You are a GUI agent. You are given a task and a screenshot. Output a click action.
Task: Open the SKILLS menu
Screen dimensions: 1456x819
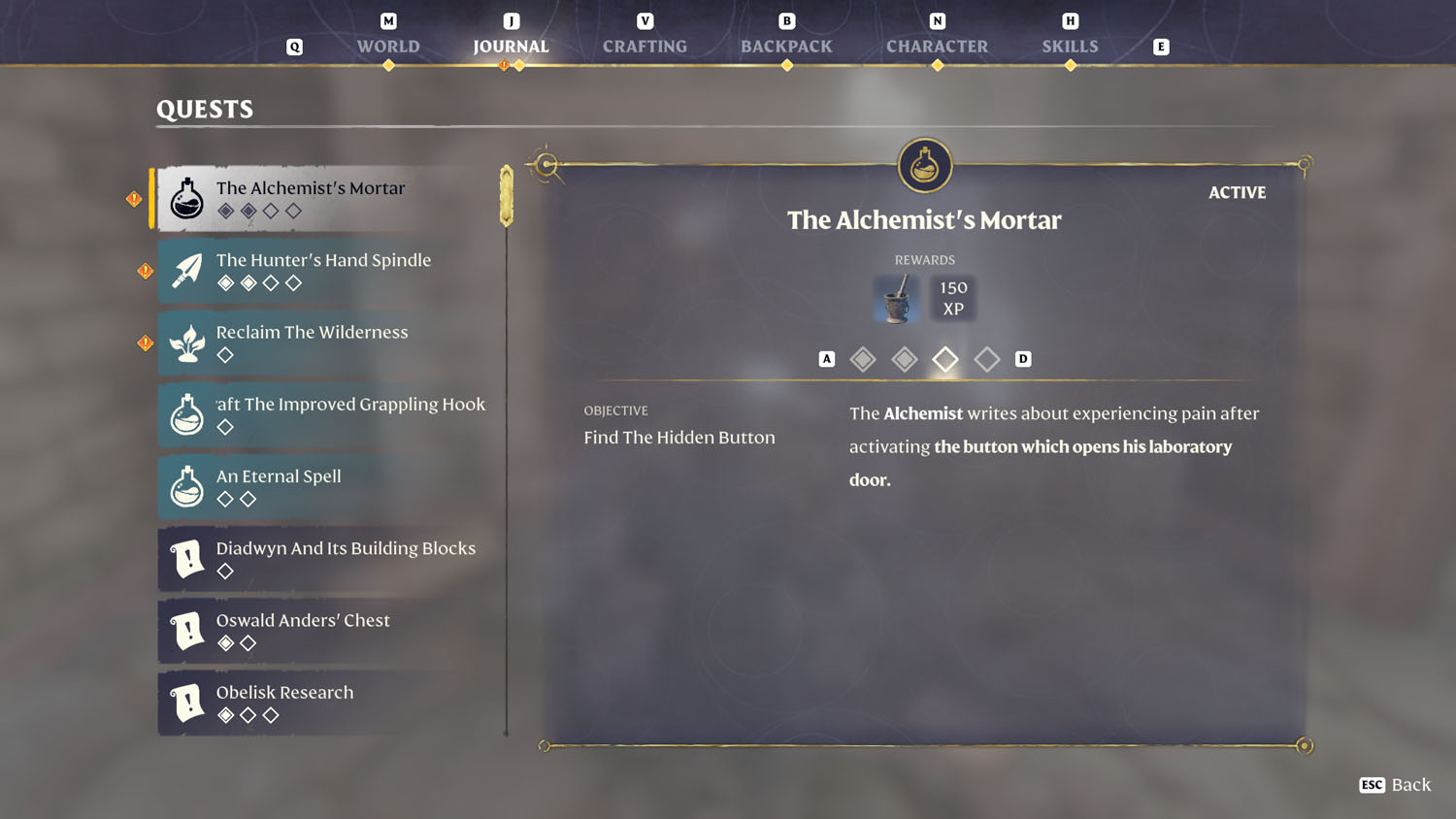pos(1070,46)
